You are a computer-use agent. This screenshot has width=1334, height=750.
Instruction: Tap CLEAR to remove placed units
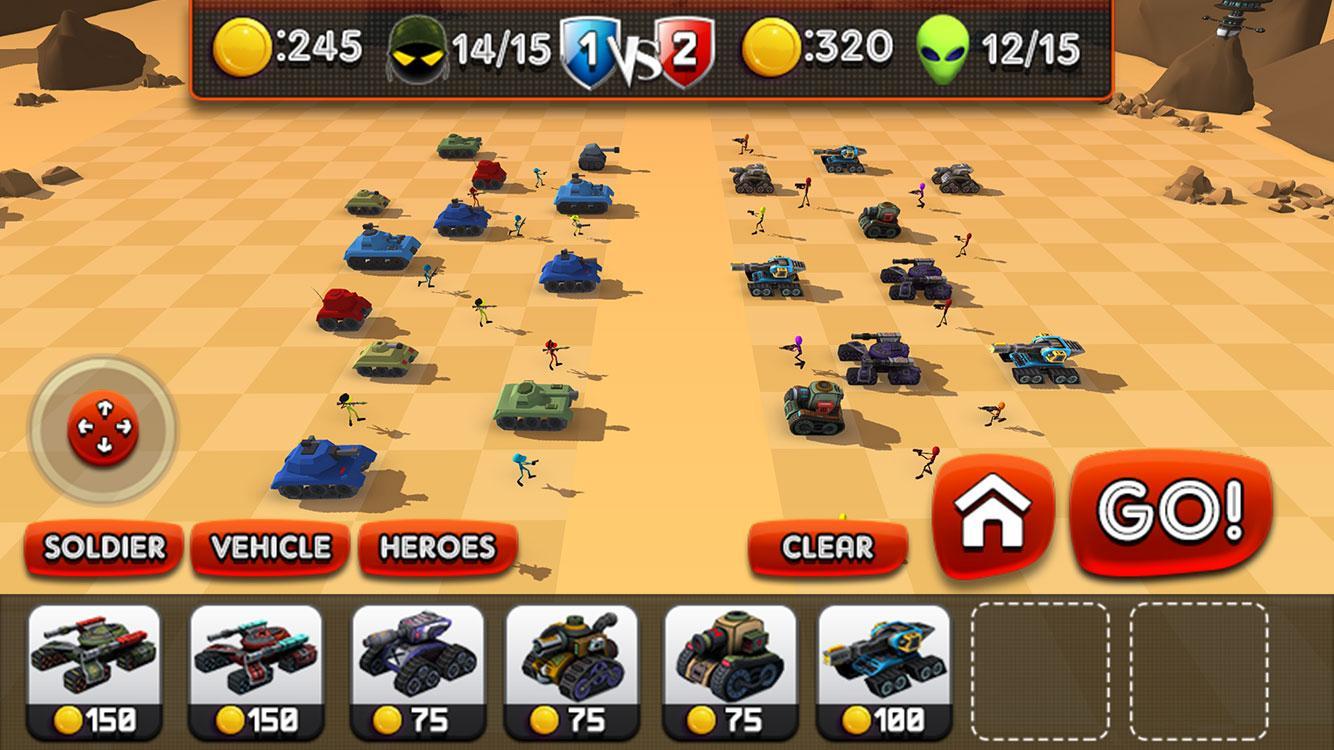(x=826, y=547)
